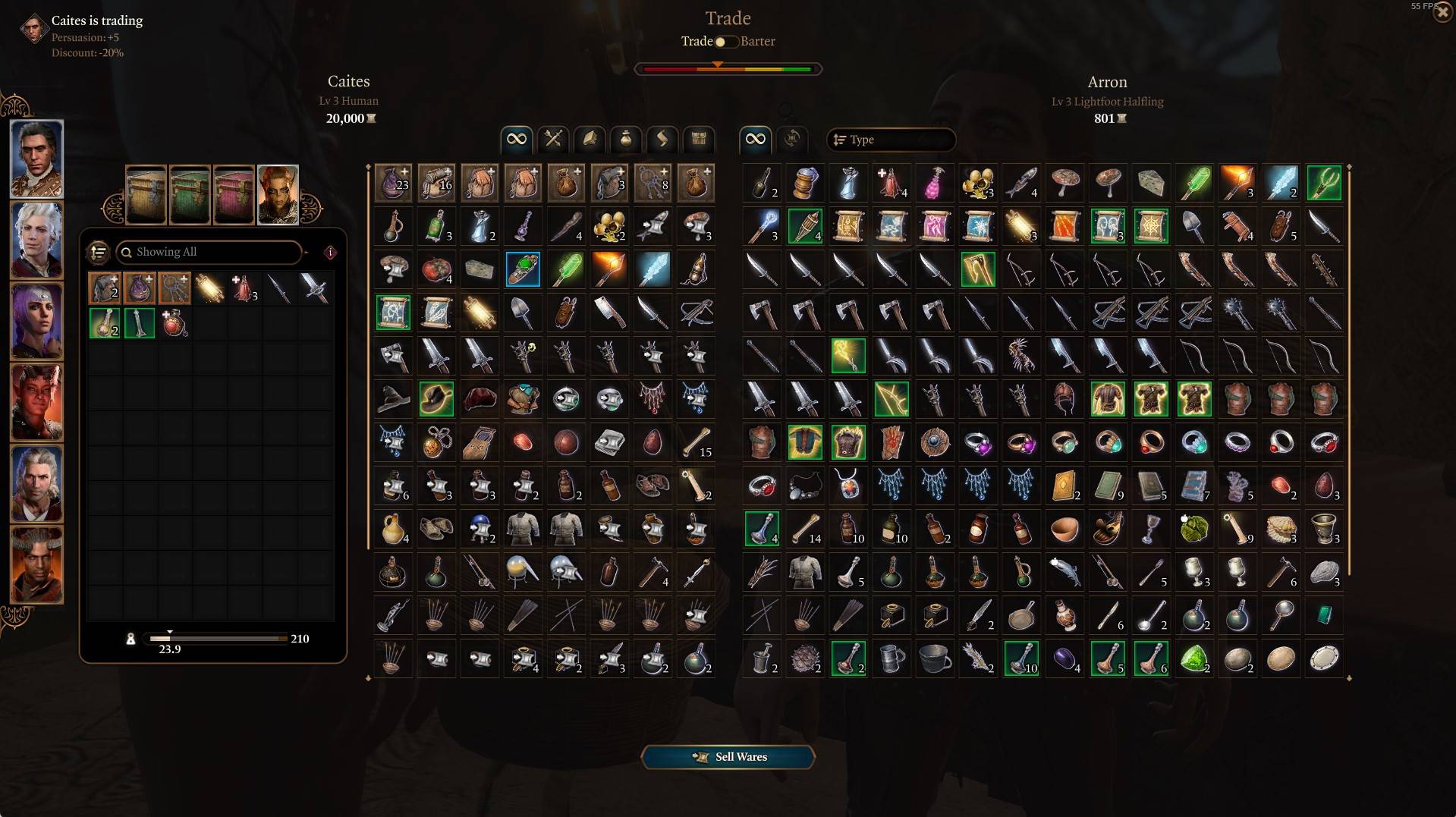Open the Type sort dropdown
The image size is (1456, 817).
(x=892, y=140)
